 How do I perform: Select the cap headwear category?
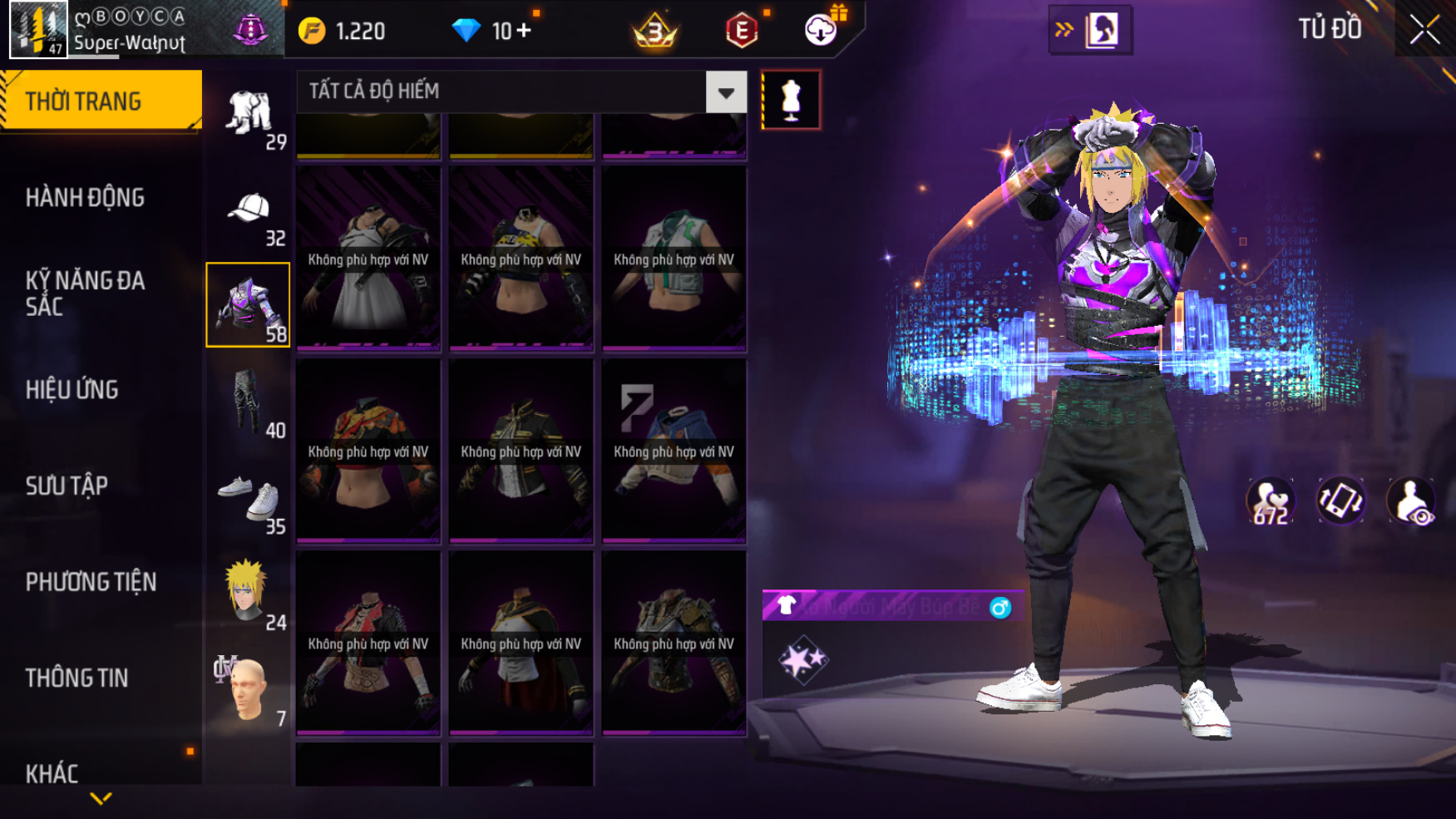(249, 211)
